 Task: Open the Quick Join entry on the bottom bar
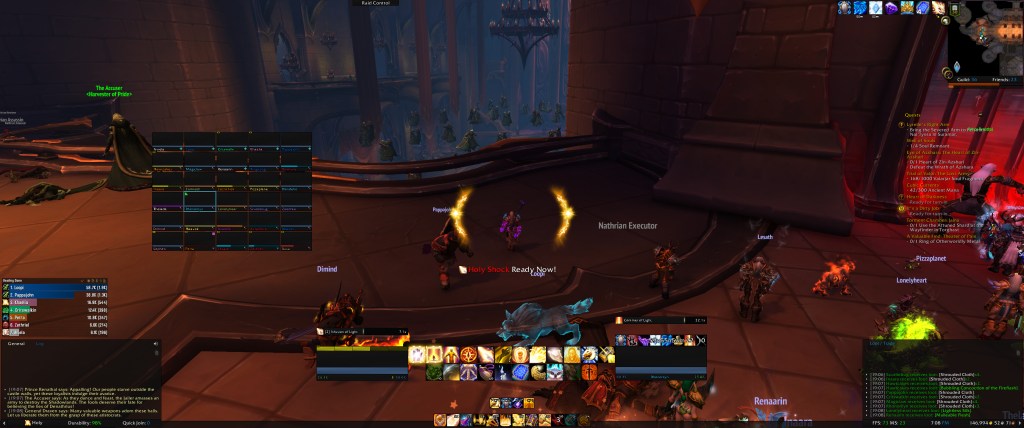pyautogui.click(x=135, y=423)
